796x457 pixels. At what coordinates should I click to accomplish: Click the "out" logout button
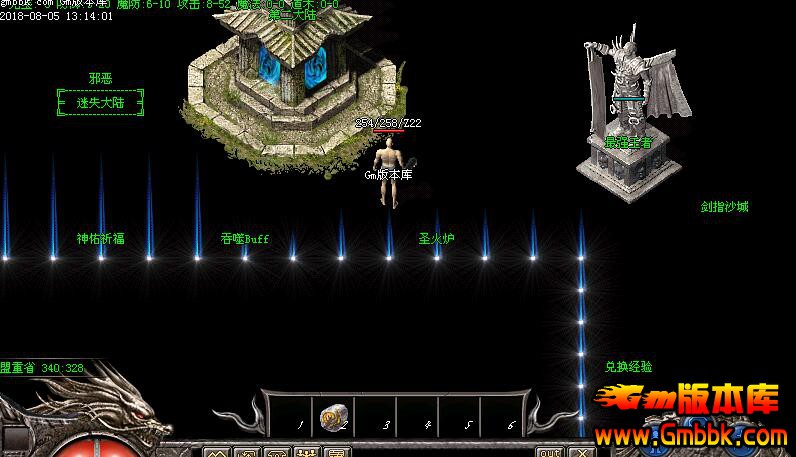click(x=549, y=452)
